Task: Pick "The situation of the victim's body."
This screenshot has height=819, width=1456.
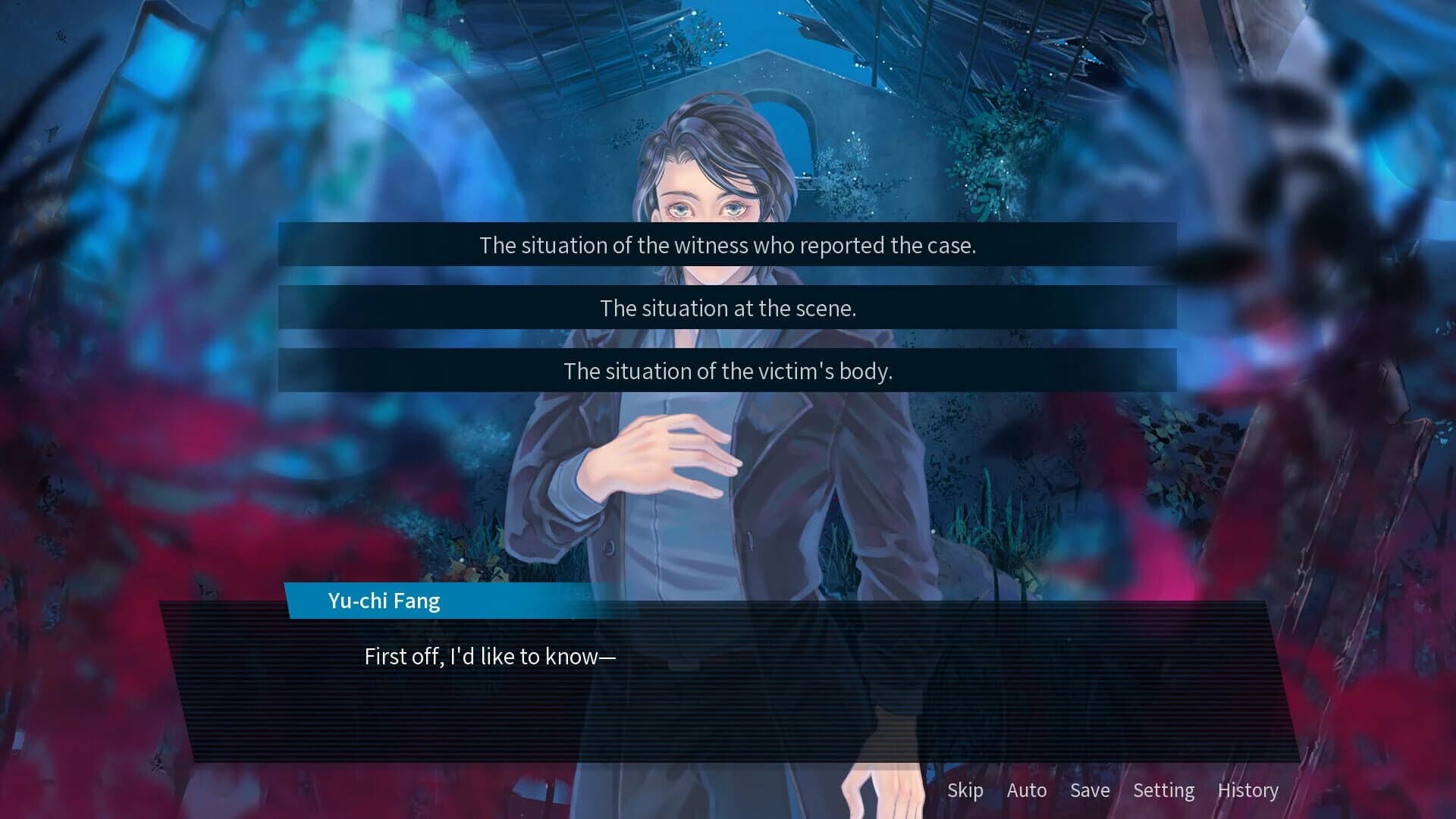Action: pyautogui.click(x=726, y=371)
